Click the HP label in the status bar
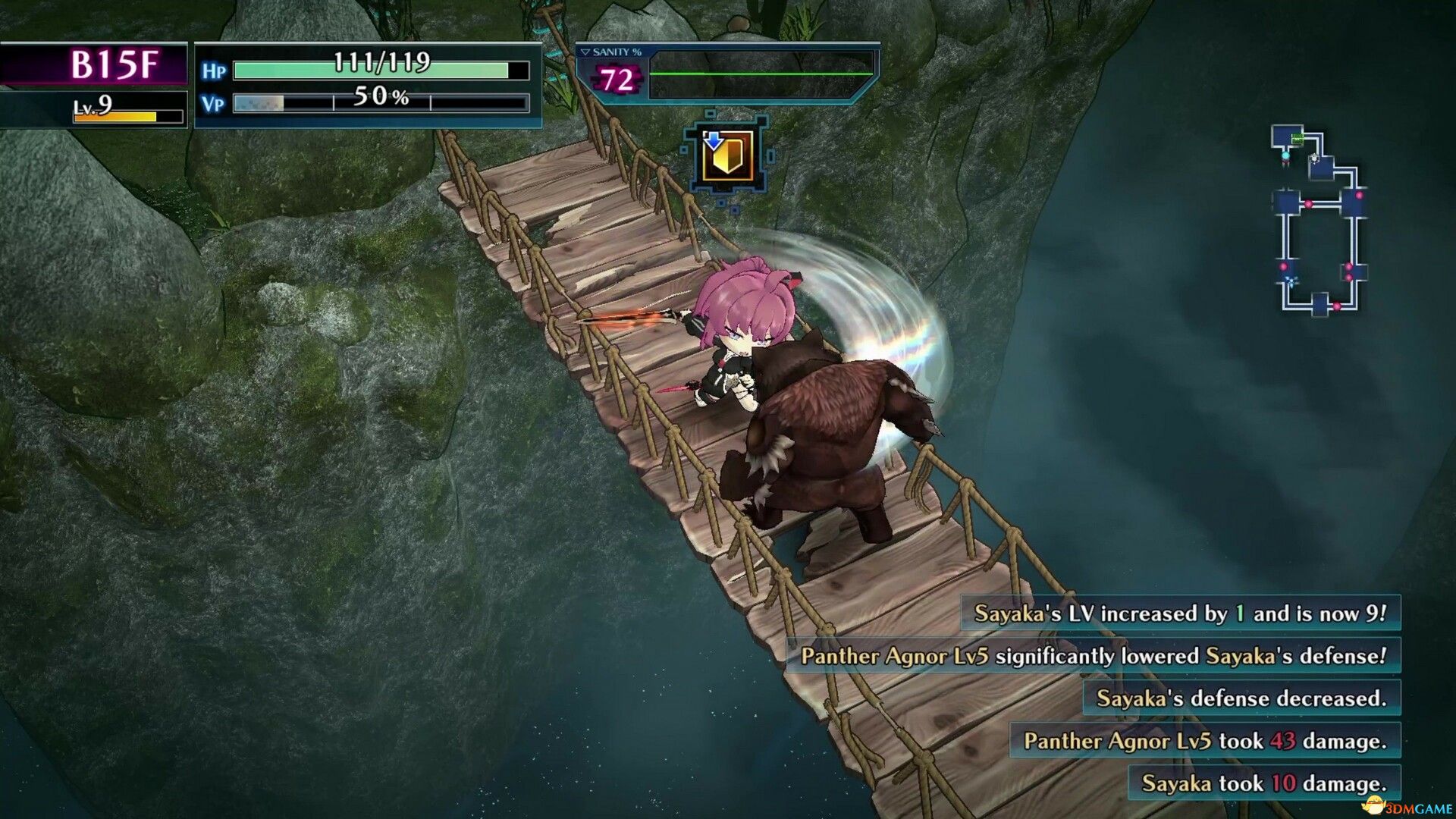The height and width of the screenshot is (819, 1456). pos(216,71)
